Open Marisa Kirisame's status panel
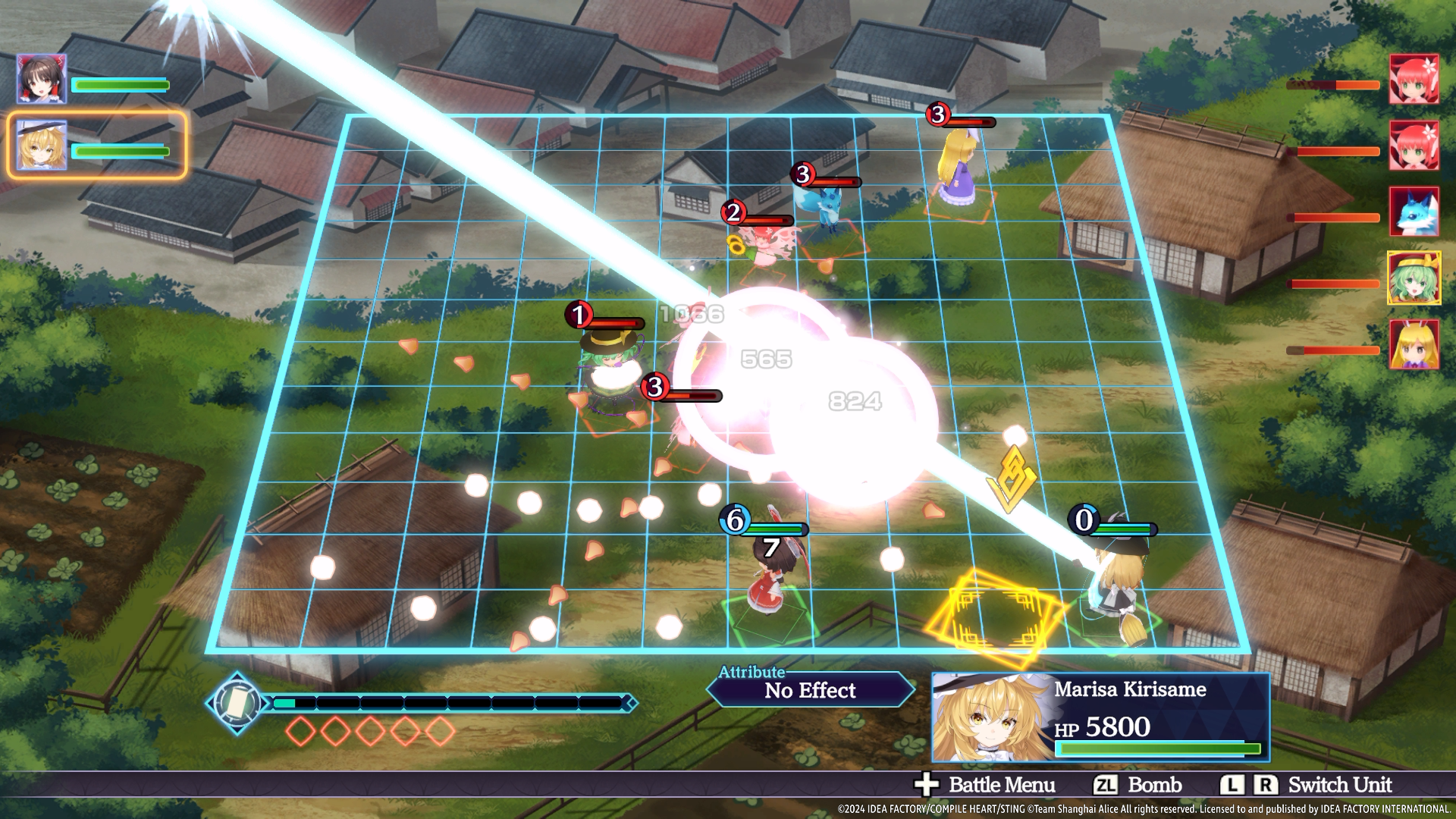The image size is (1456, 819). (1100, 717)
